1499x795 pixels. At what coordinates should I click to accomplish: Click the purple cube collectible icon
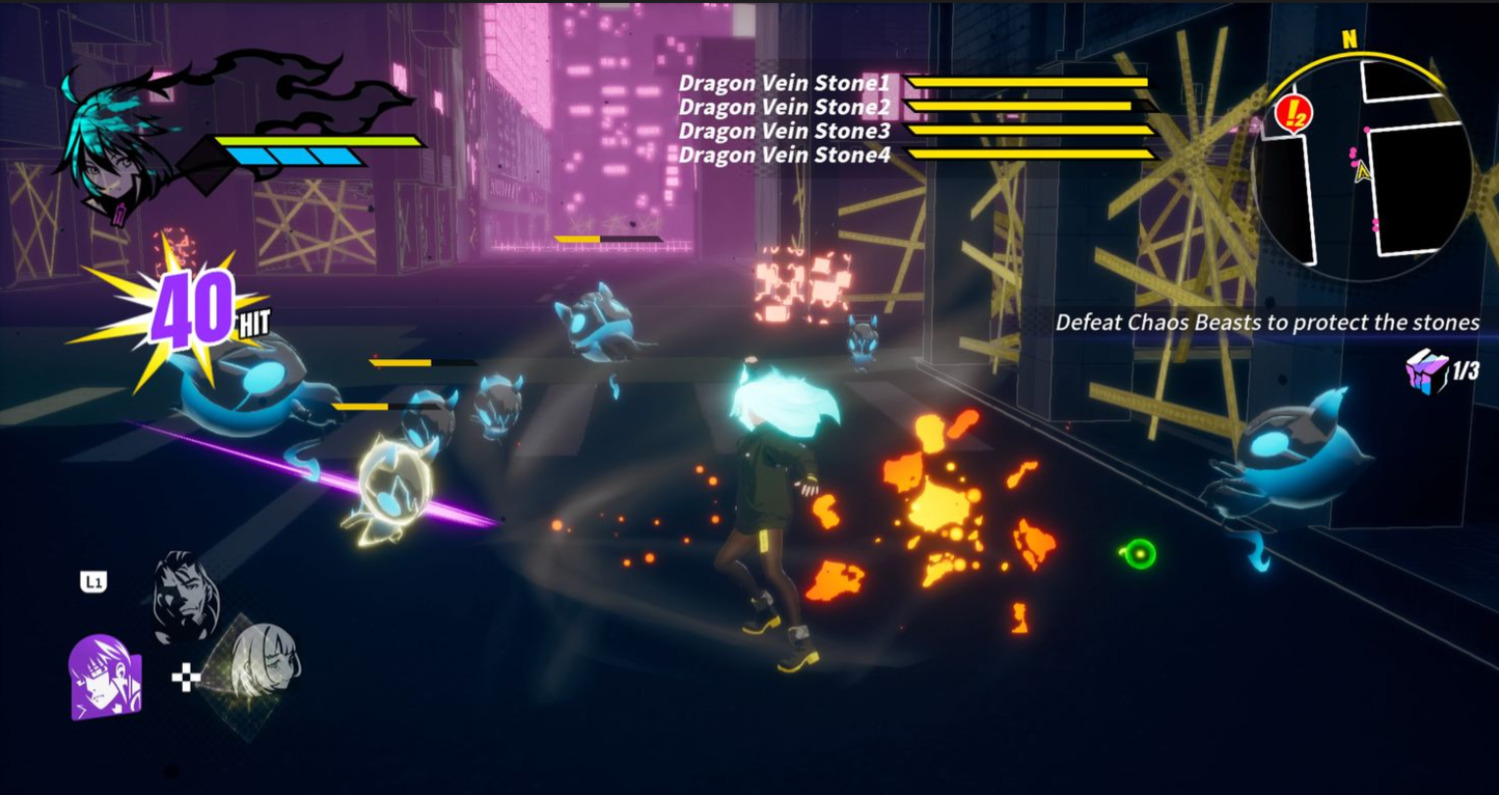[1426, 371]
